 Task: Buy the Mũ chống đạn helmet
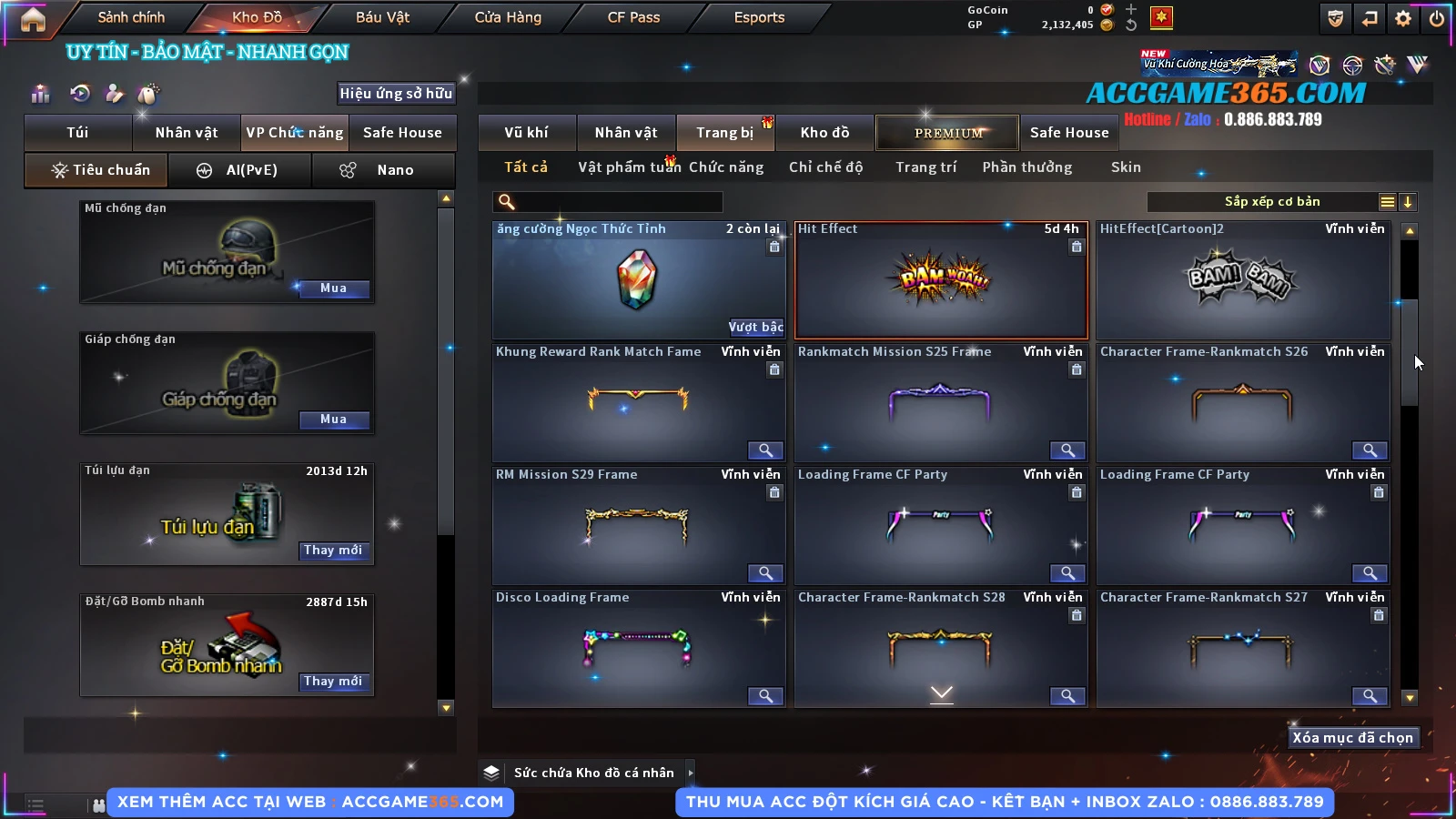coord(333,288)
